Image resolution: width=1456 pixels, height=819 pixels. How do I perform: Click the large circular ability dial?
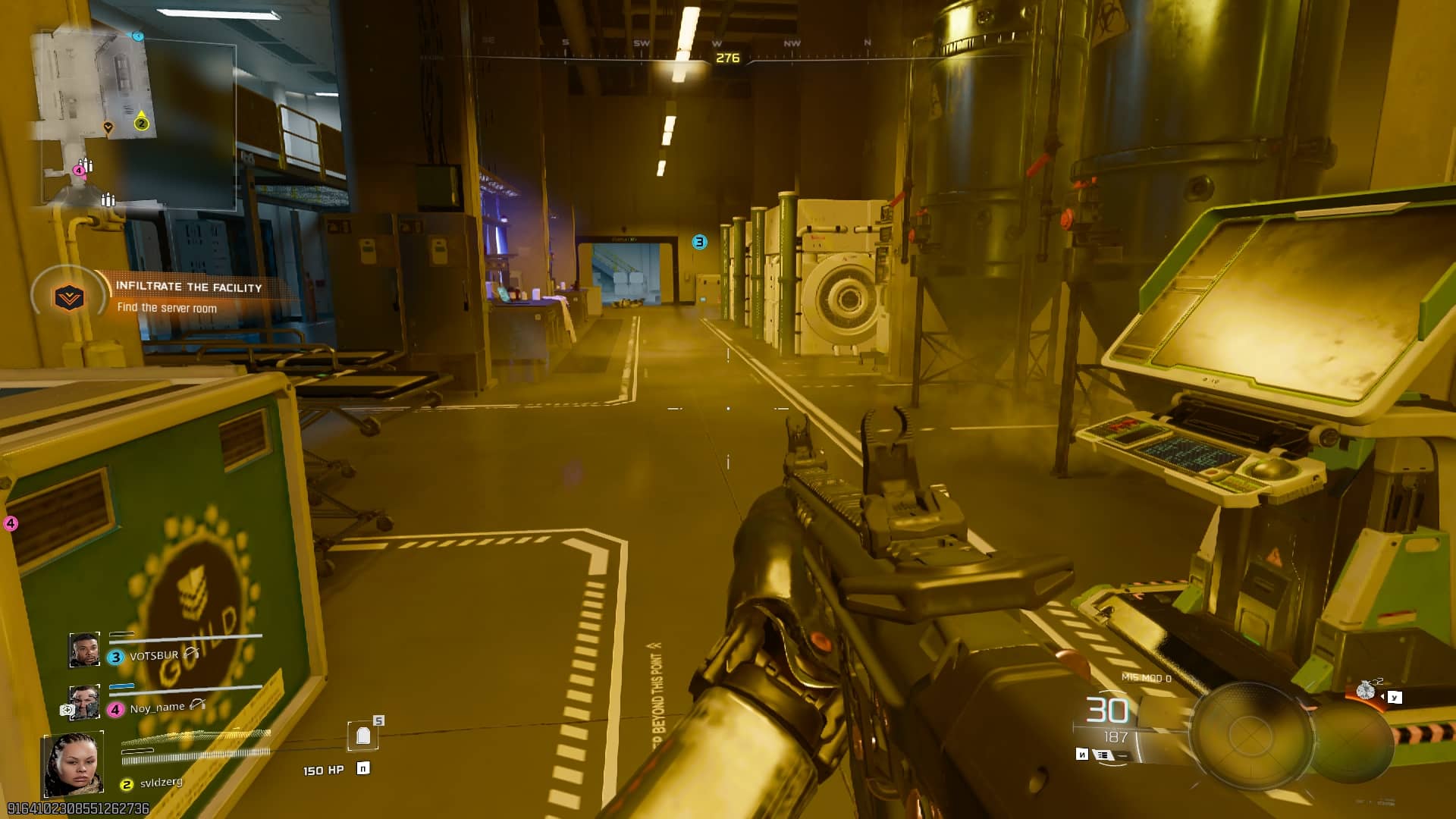pyautogui.click(x=1250, y=734)
